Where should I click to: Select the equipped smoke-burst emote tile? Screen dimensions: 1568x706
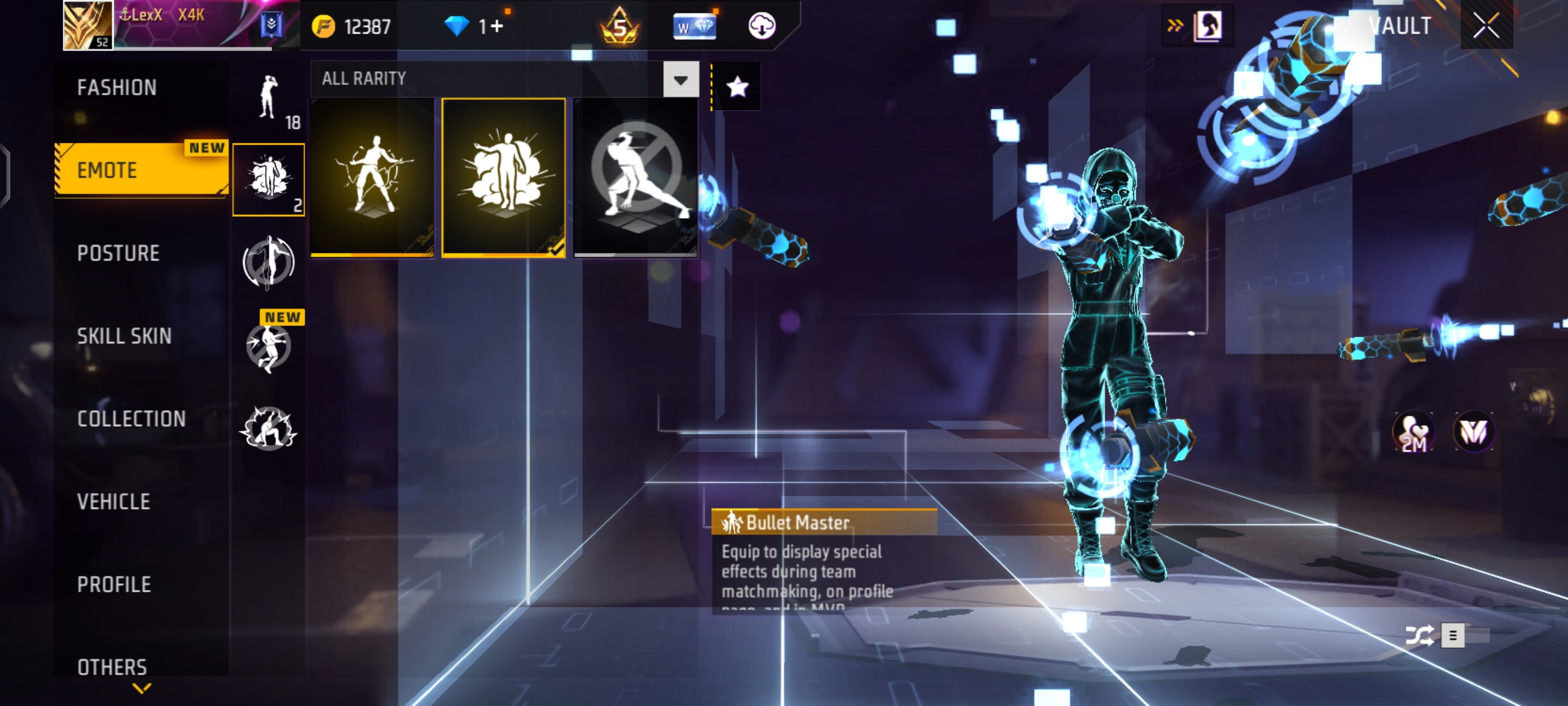click(x=503, y=176)
